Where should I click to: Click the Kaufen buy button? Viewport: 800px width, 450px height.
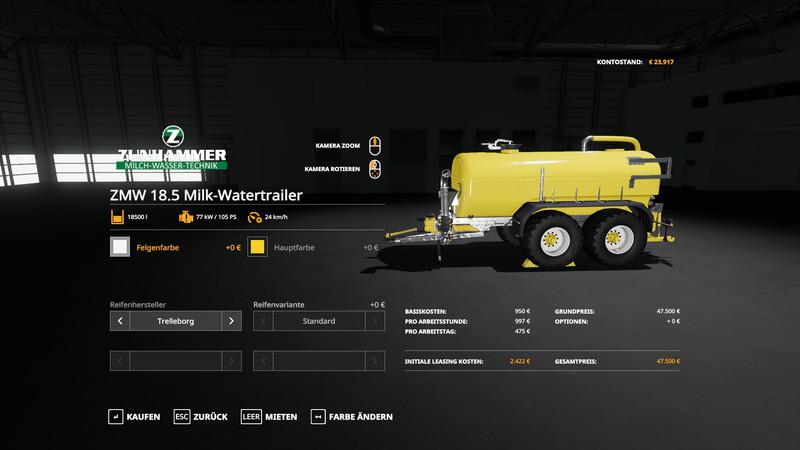point(135,416)
